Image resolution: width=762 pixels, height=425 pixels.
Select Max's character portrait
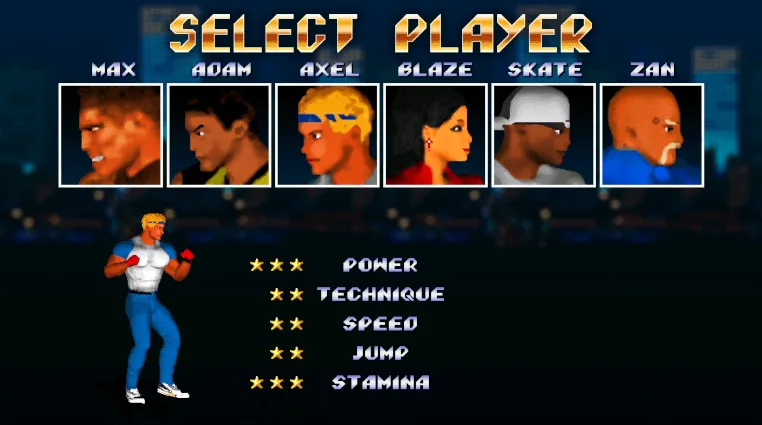click(110, 135)
